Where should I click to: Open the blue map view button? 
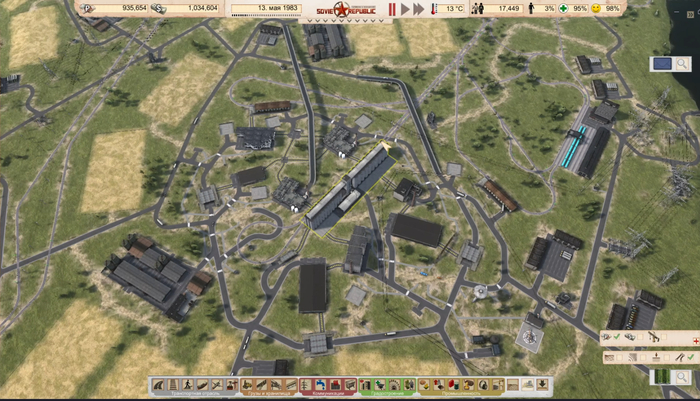(x=661, y=64)
